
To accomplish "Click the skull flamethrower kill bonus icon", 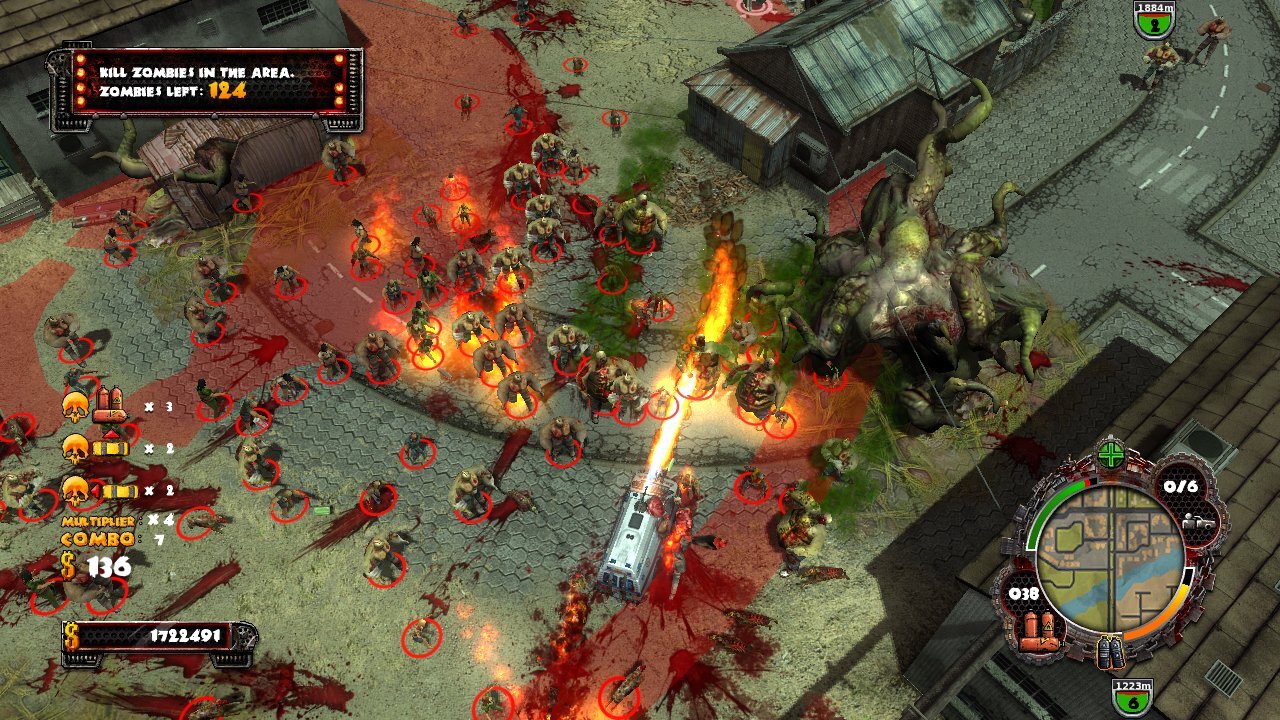I will [90, 406].
